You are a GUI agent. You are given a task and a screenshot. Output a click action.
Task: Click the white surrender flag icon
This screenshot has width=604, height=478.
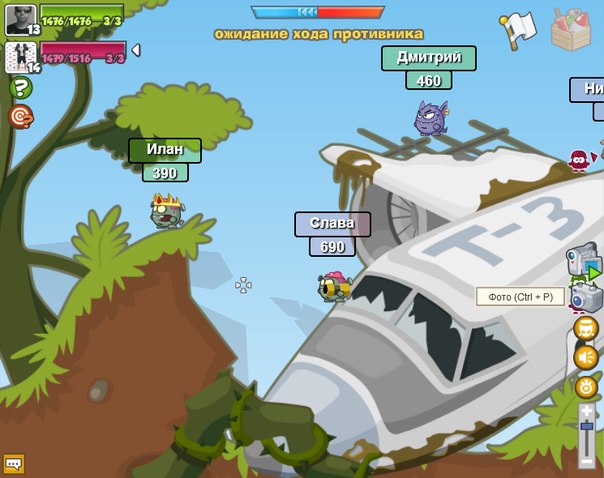[x=518, y=30]
